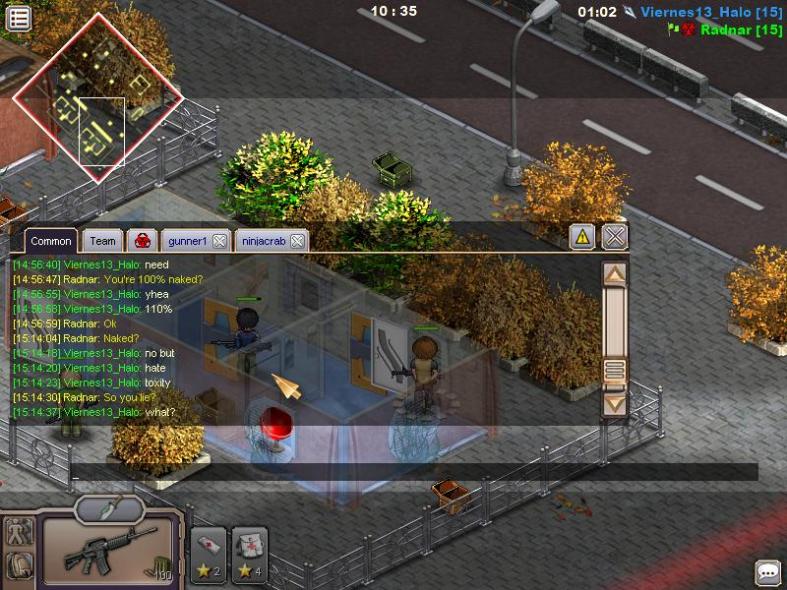Open the backpack inventory icon
Image resolution: width=787 pixels, height=590 pixels.
[x=18, y=566]
